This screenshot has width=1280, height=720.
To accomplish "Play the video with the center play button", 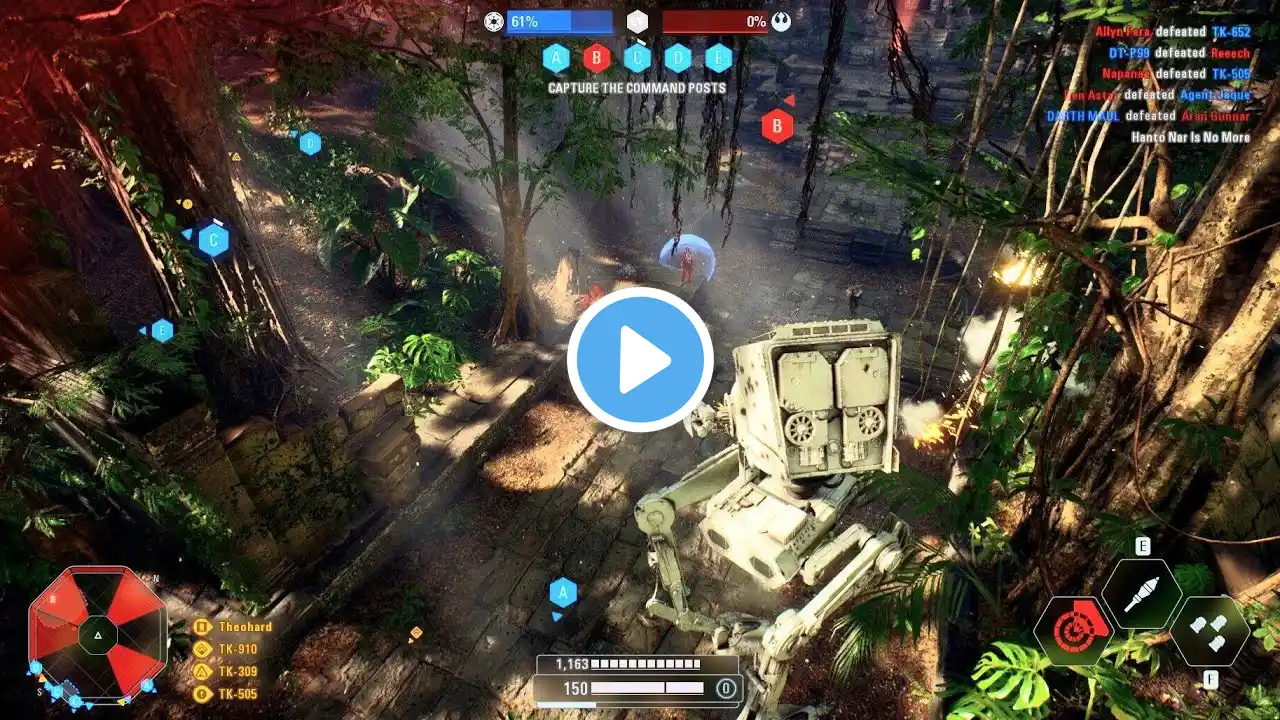I will pyautogui.click(x=640, y=360).
